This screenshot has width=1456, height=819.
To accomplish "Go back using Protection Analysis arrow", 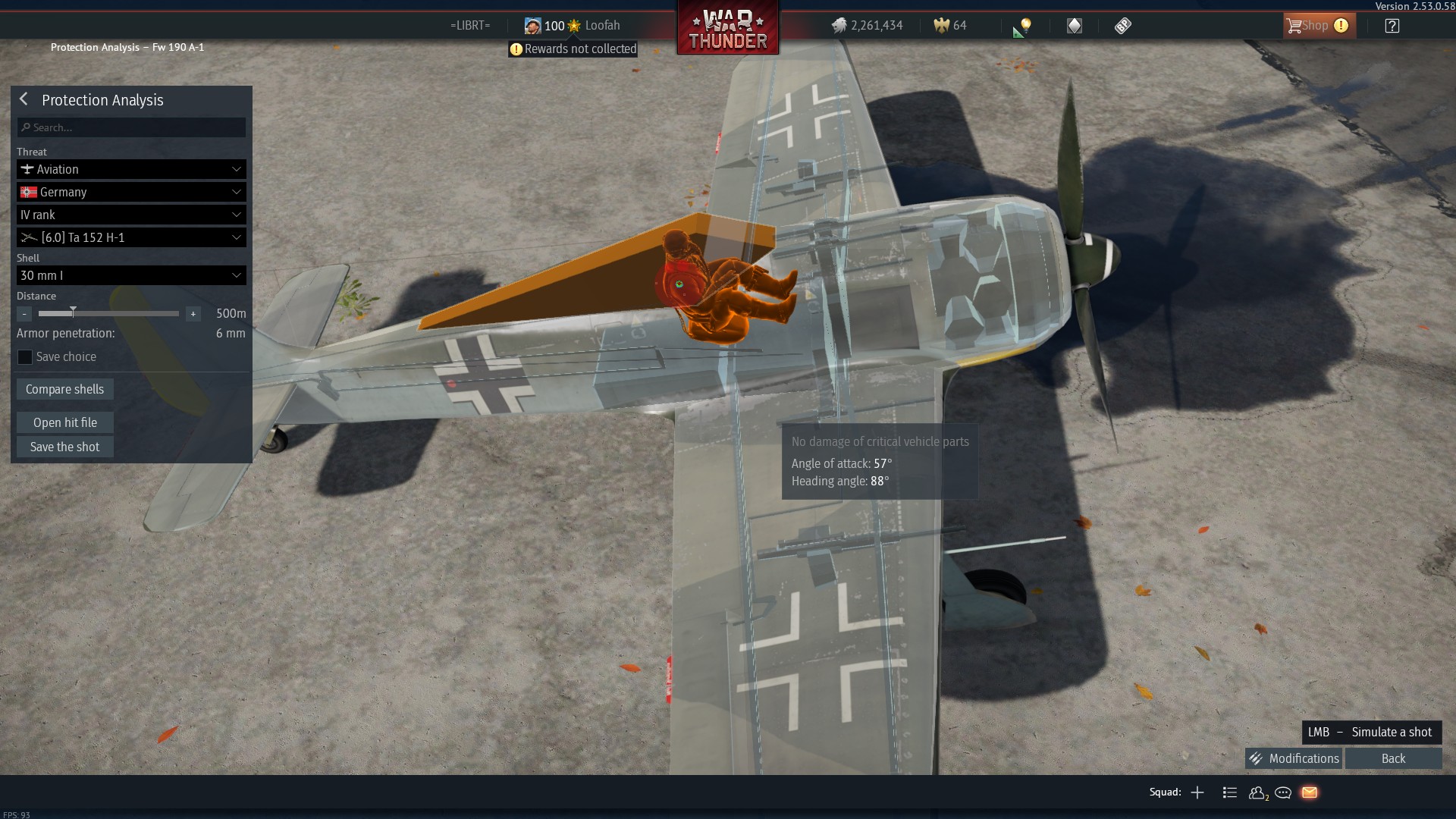I will (24, 99).
